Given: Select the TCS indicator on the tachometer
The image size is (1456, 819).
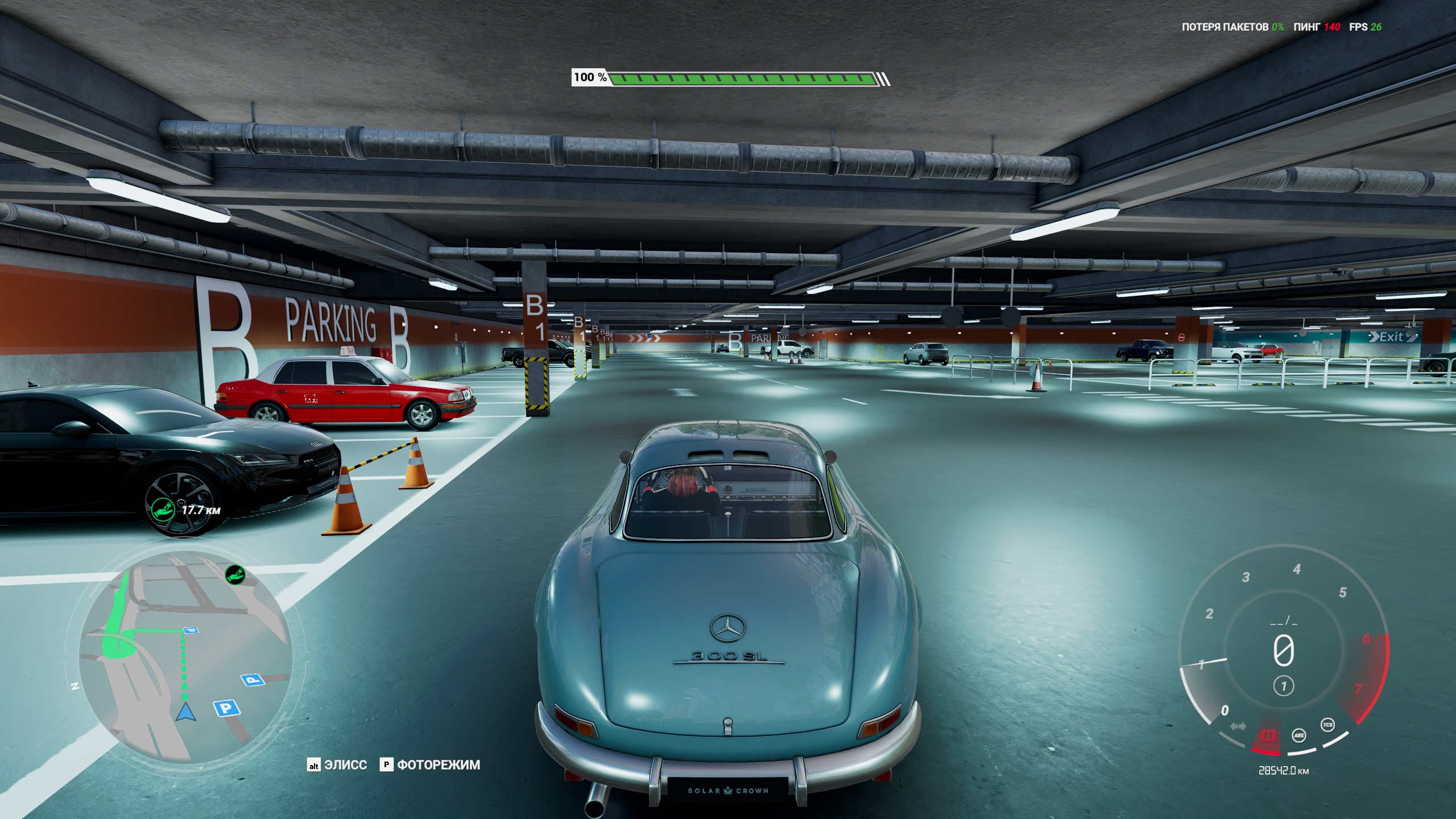Looking at the screenshot, I should (x=1327, y=725).
